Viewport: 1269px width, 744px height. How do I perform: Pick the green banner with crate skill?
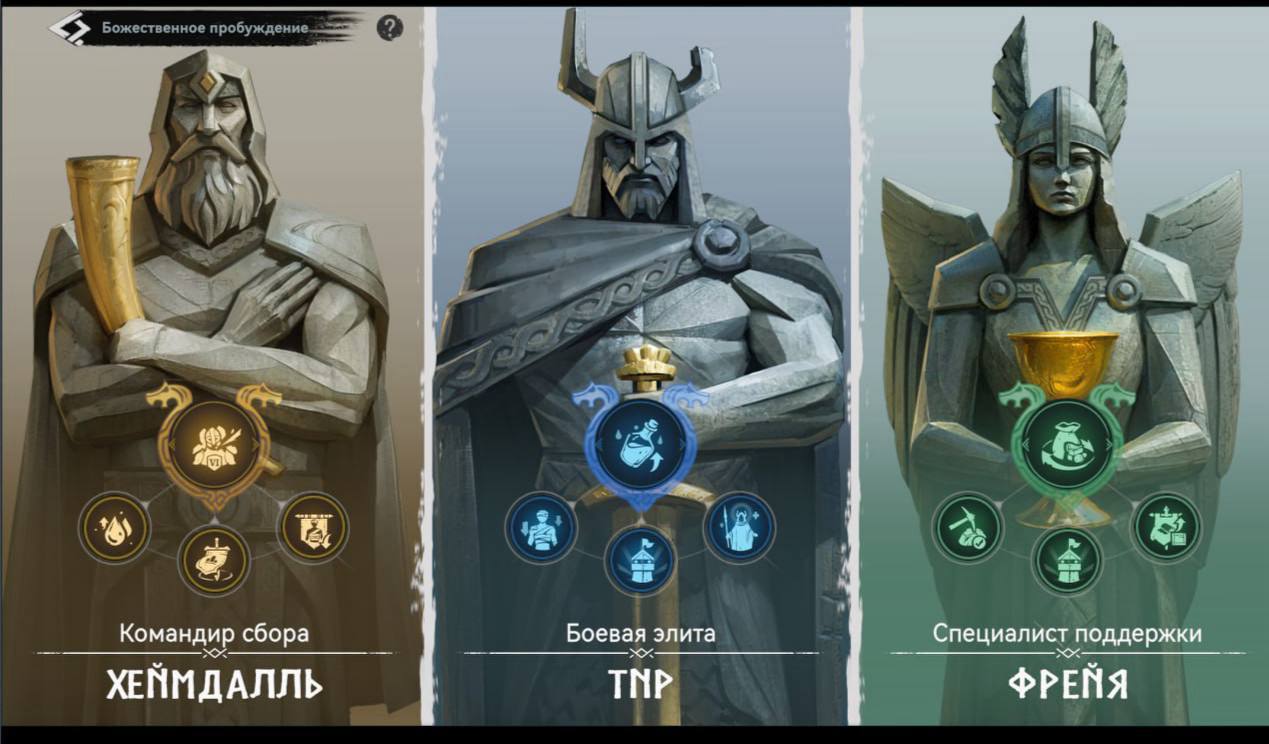pyautogui.click(x=1166, y=527)
